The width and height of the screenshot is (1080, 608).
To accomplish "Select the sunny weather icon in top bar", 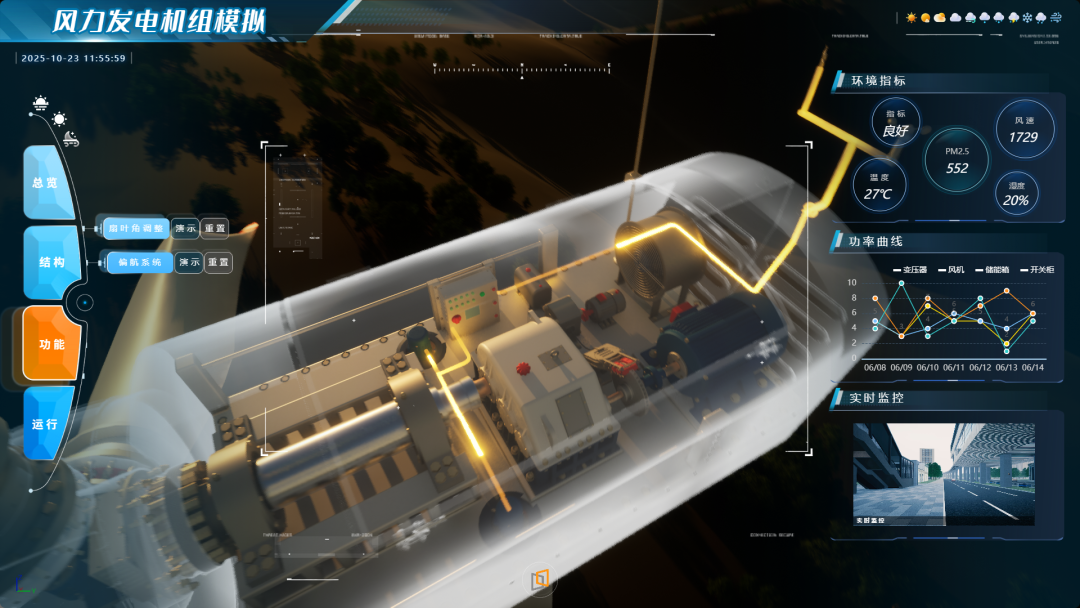I will (x=911, y=18).
